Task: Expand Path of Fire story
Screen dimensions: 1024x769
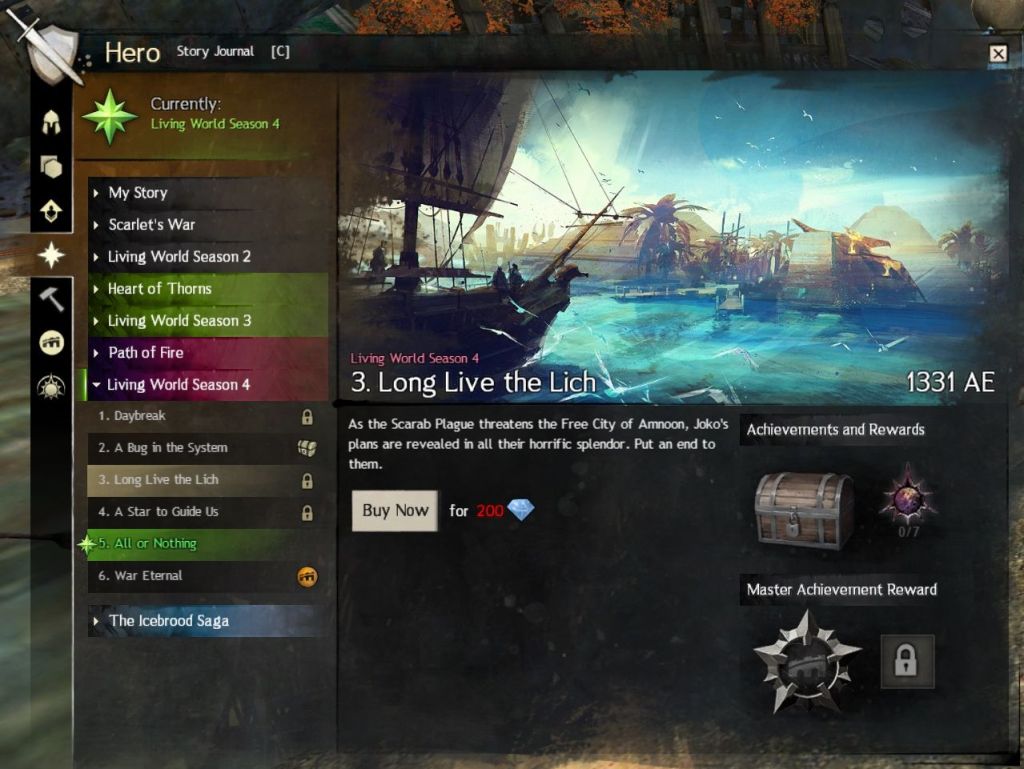Action: [146, 353]
